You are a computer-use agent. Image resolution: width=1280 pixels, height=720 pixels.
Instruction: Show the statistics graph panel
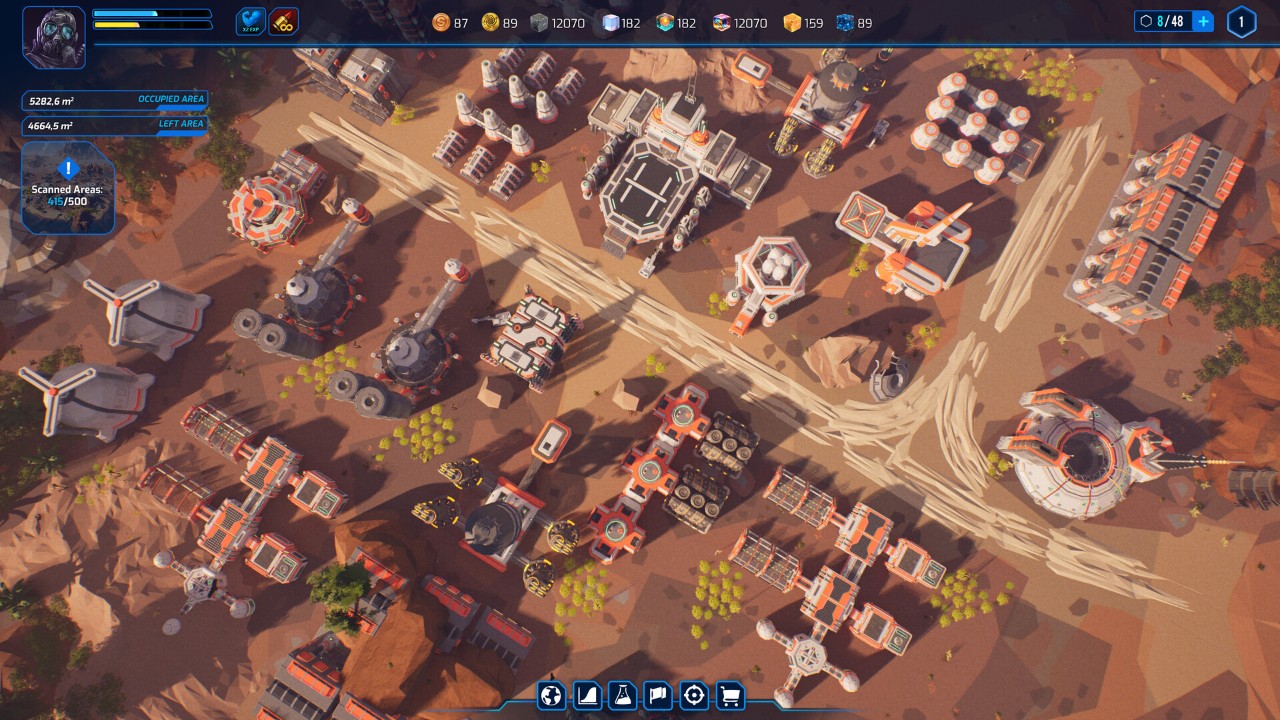coord(587,695)
